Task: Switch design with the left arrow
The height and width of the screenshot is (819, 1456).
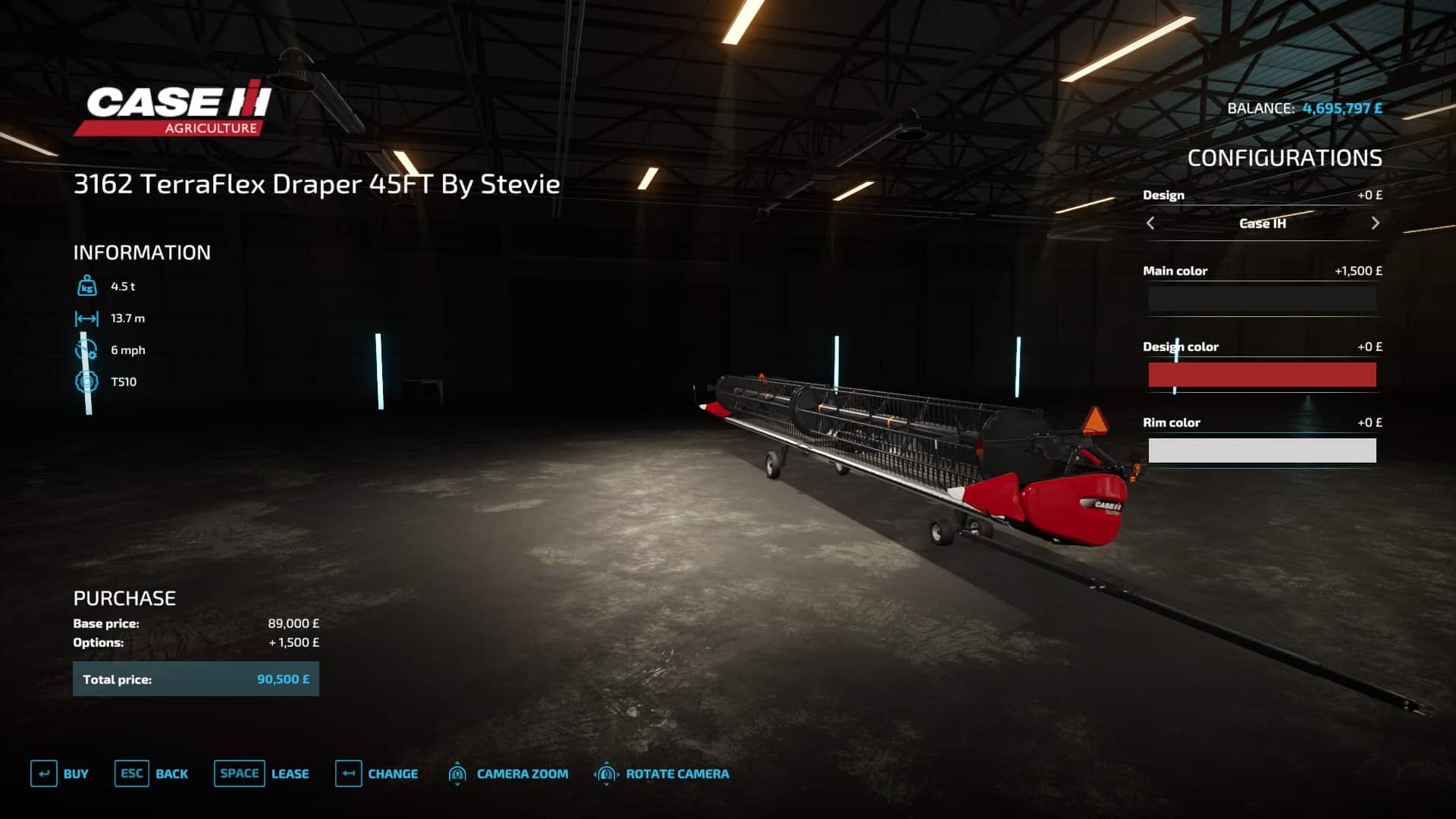Action: [1150, 223]
